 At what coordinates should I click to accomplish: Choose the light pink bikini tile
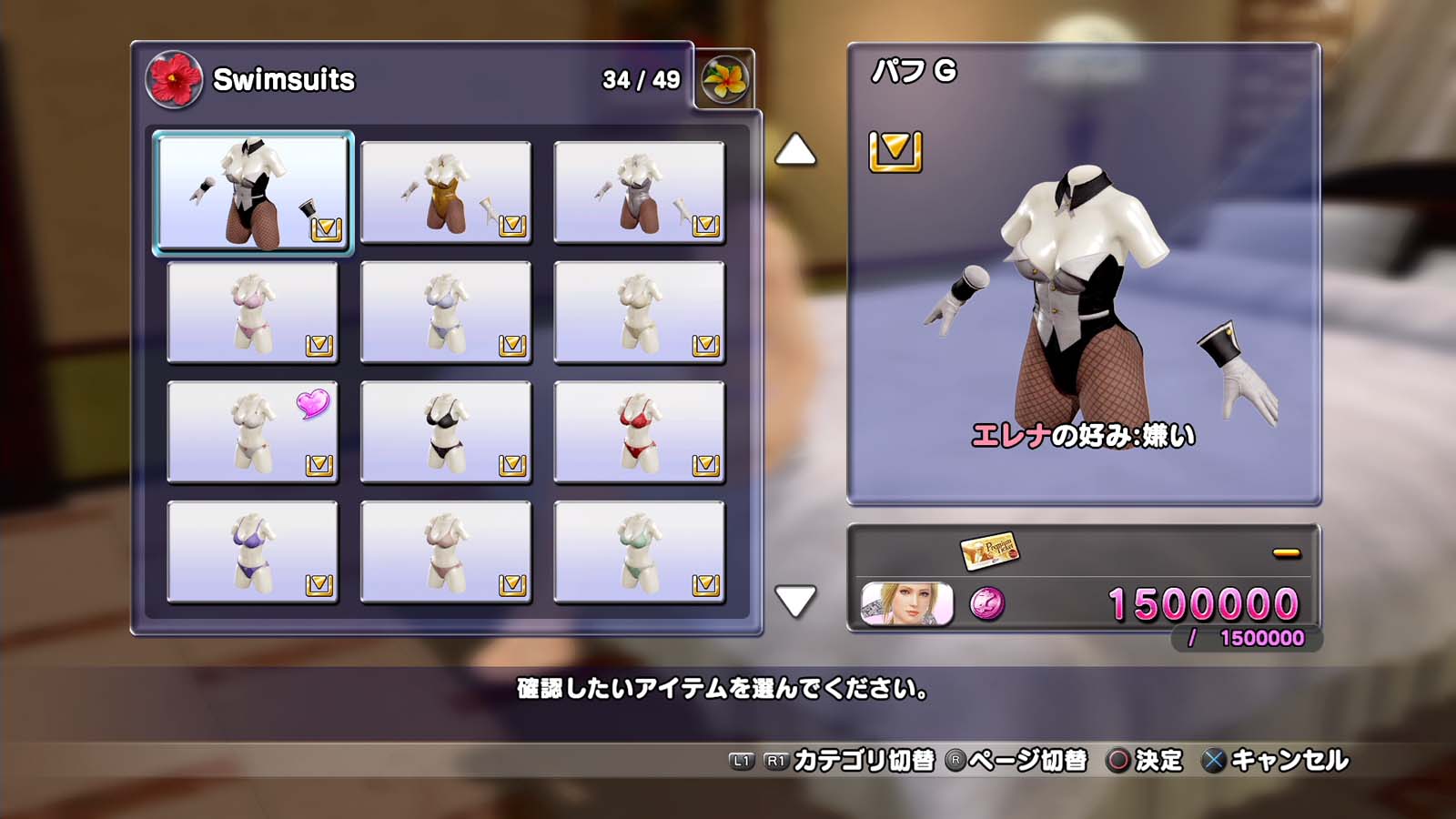coord(252,312)
